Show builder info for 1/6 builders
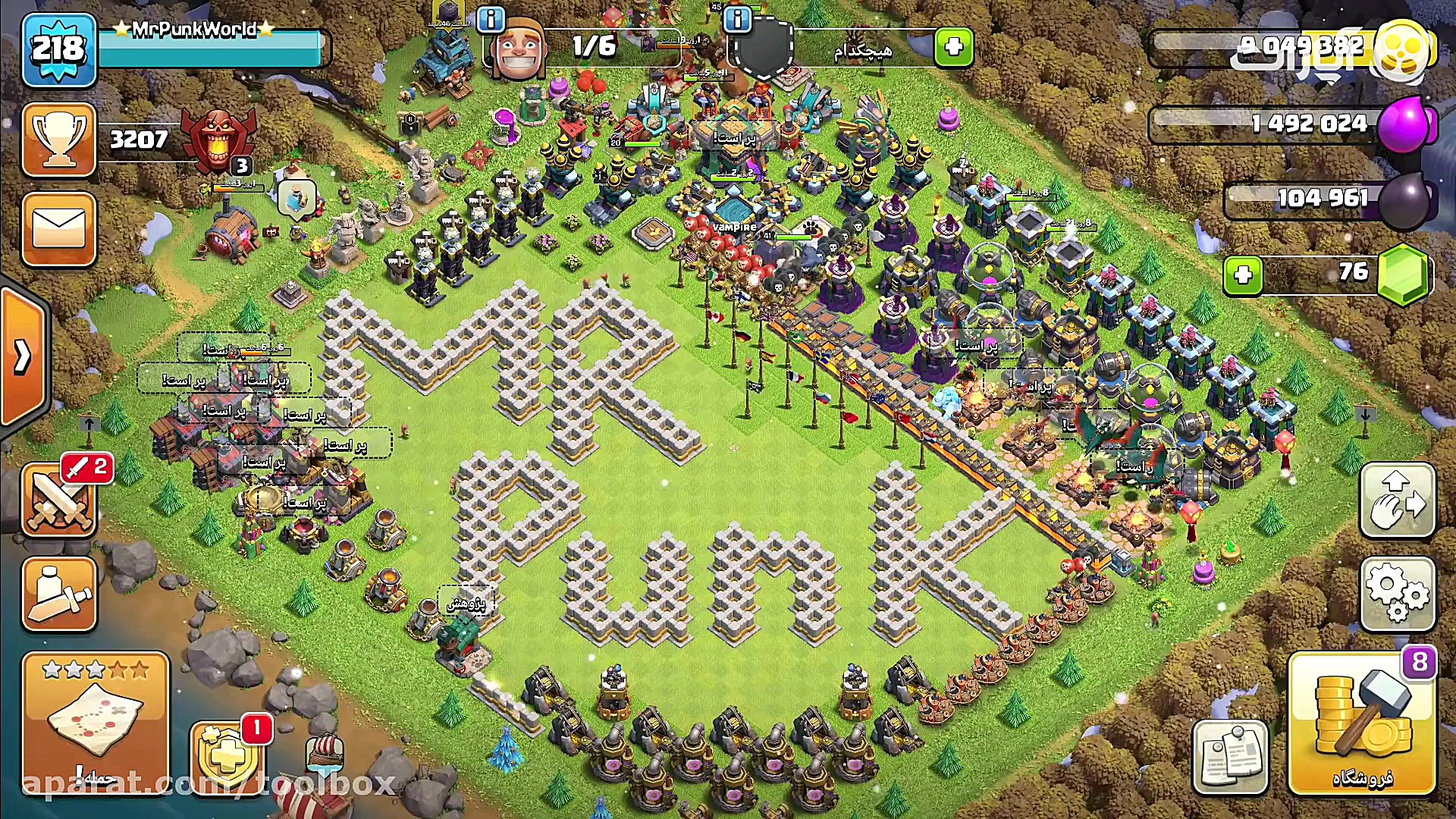Image resolution: width=1456 pixels, height=819 pixels. [491, 19]
